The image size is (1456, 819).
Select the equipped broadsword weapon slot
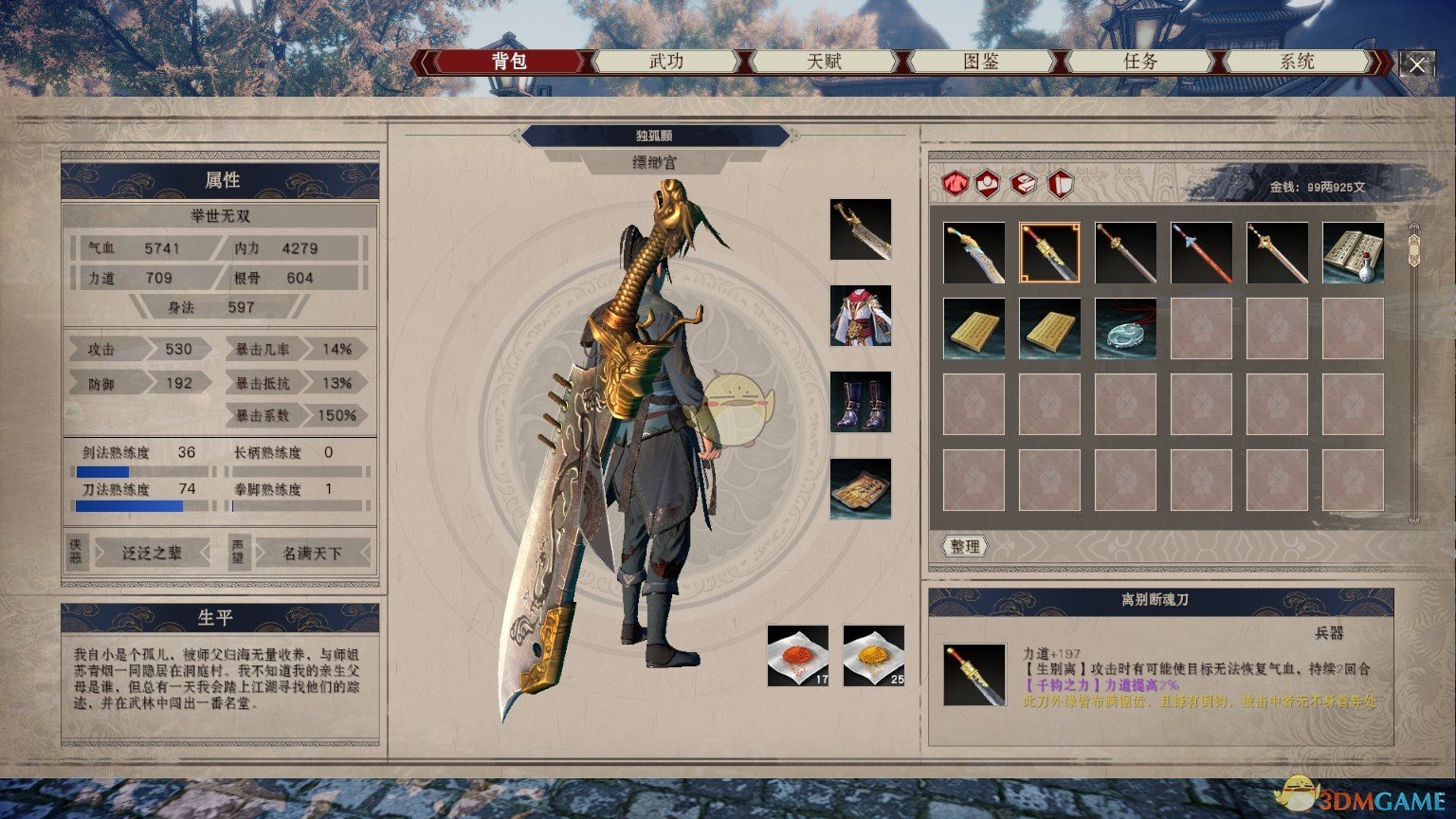click(861, 229)
